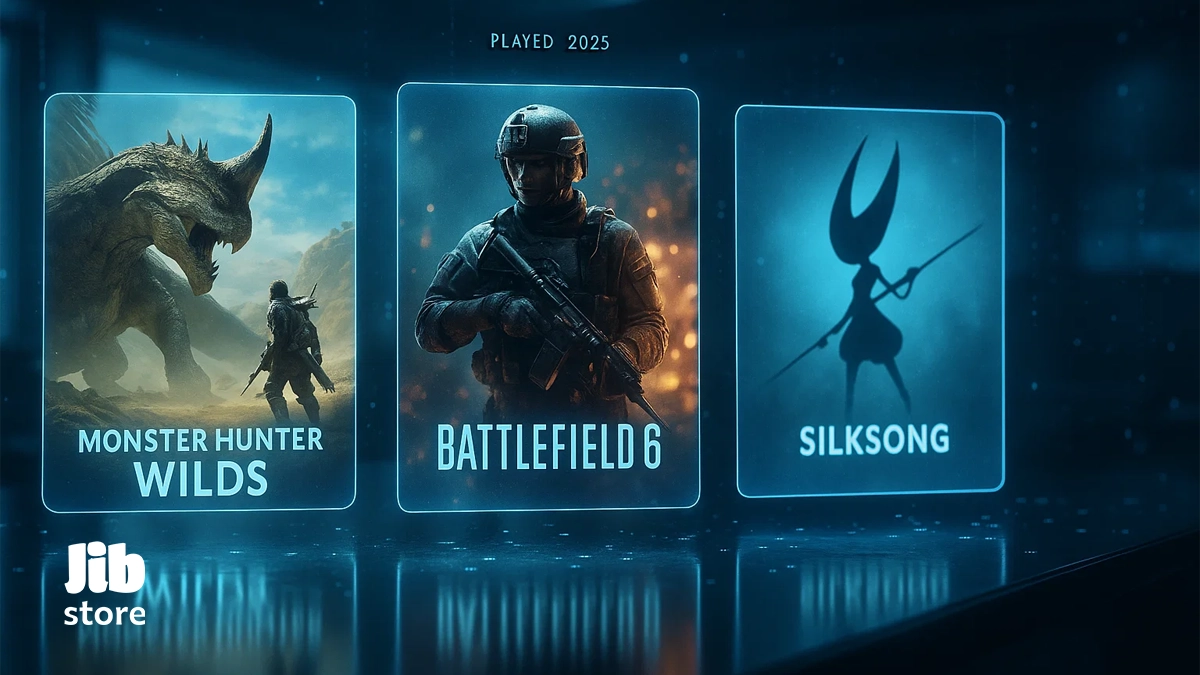The width and height of the screenshot is (1200, 675).
Task: Open the Silksong card
Action: [x=870, y=300]
